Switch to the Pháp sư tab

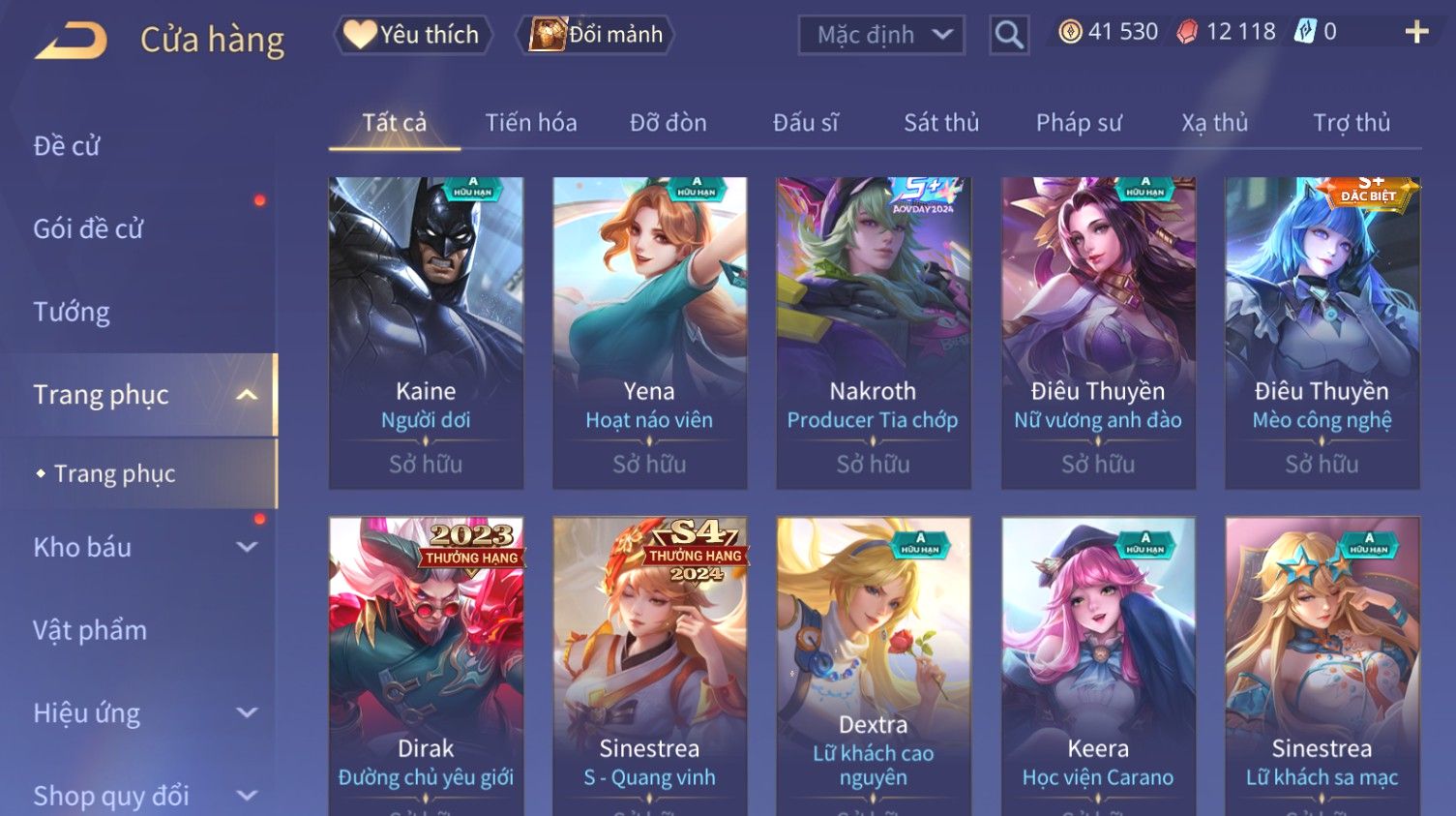point(1079,123)
